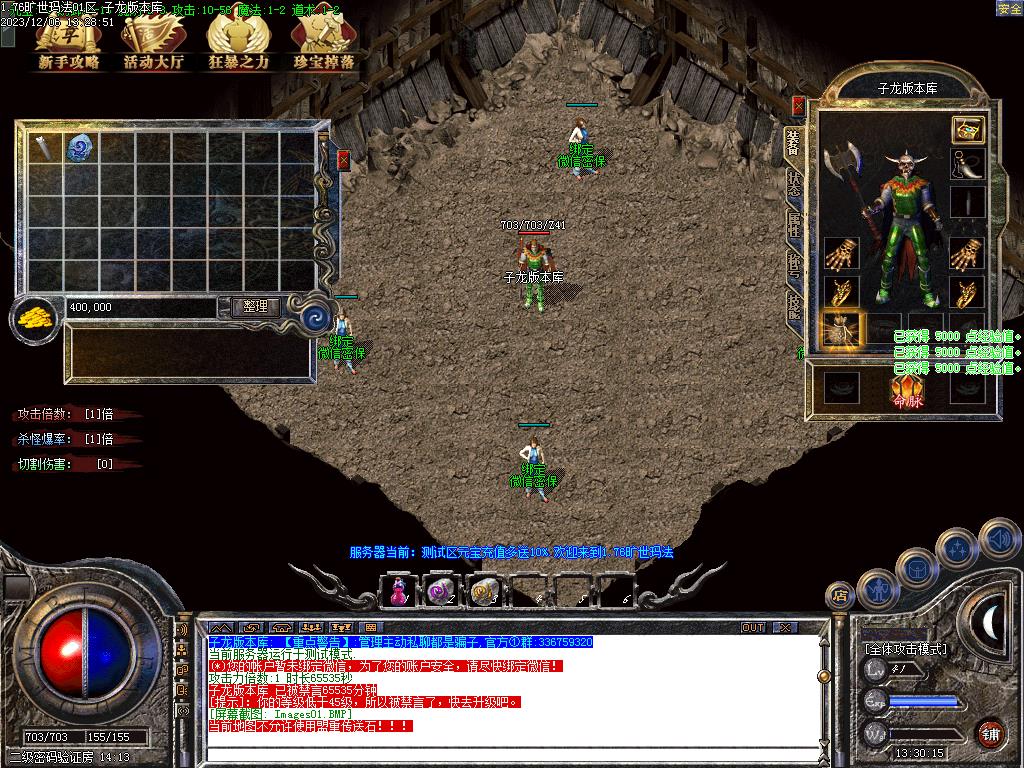Open the 活动大厅 event hall
This screenshot has height=768, width=1024.
pyautogui.click(x=153, y=45)
